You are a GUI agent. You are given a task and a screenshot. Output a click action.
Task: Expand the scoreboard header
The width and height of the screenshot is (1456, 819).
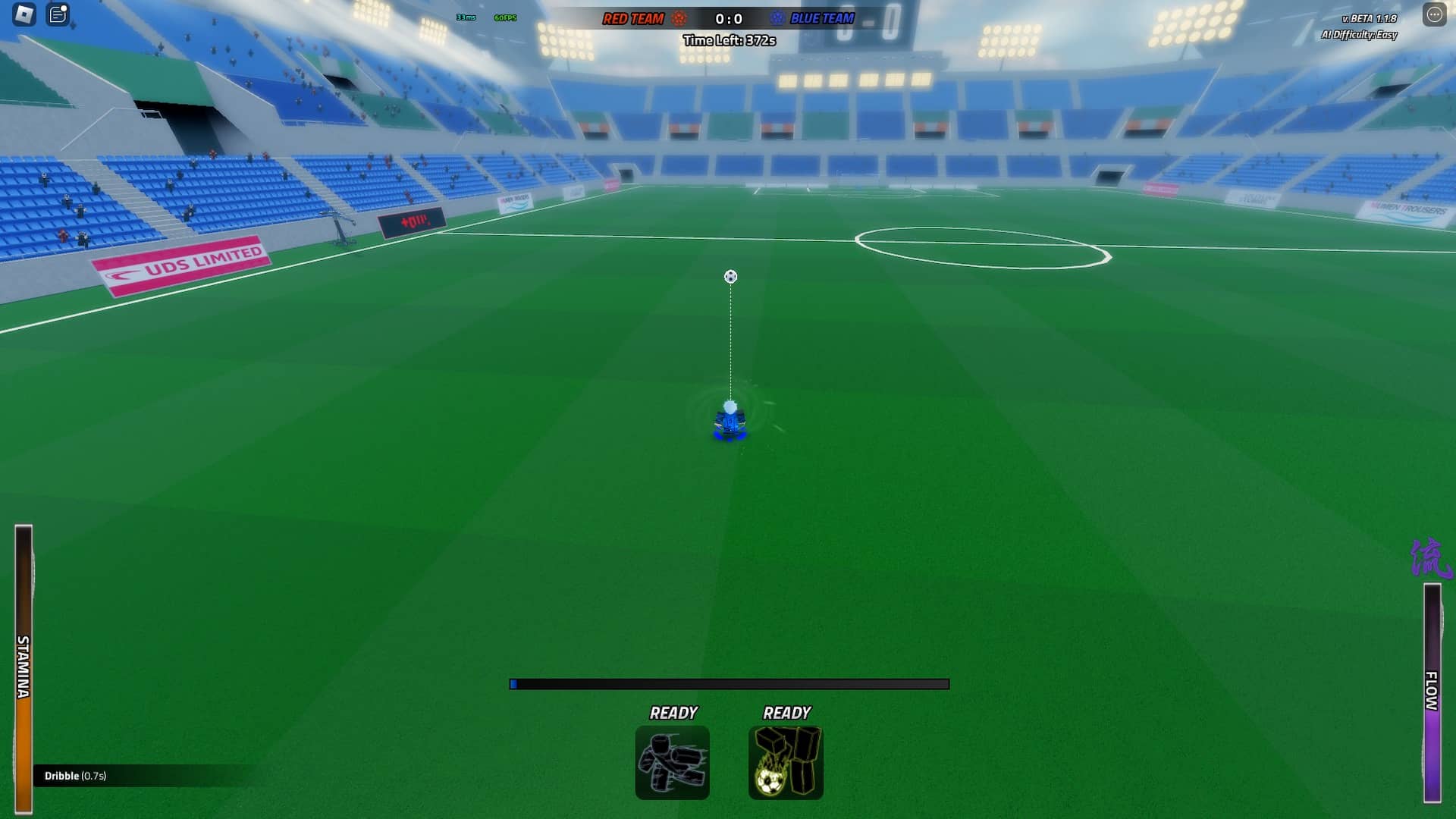tap(728, 17)
